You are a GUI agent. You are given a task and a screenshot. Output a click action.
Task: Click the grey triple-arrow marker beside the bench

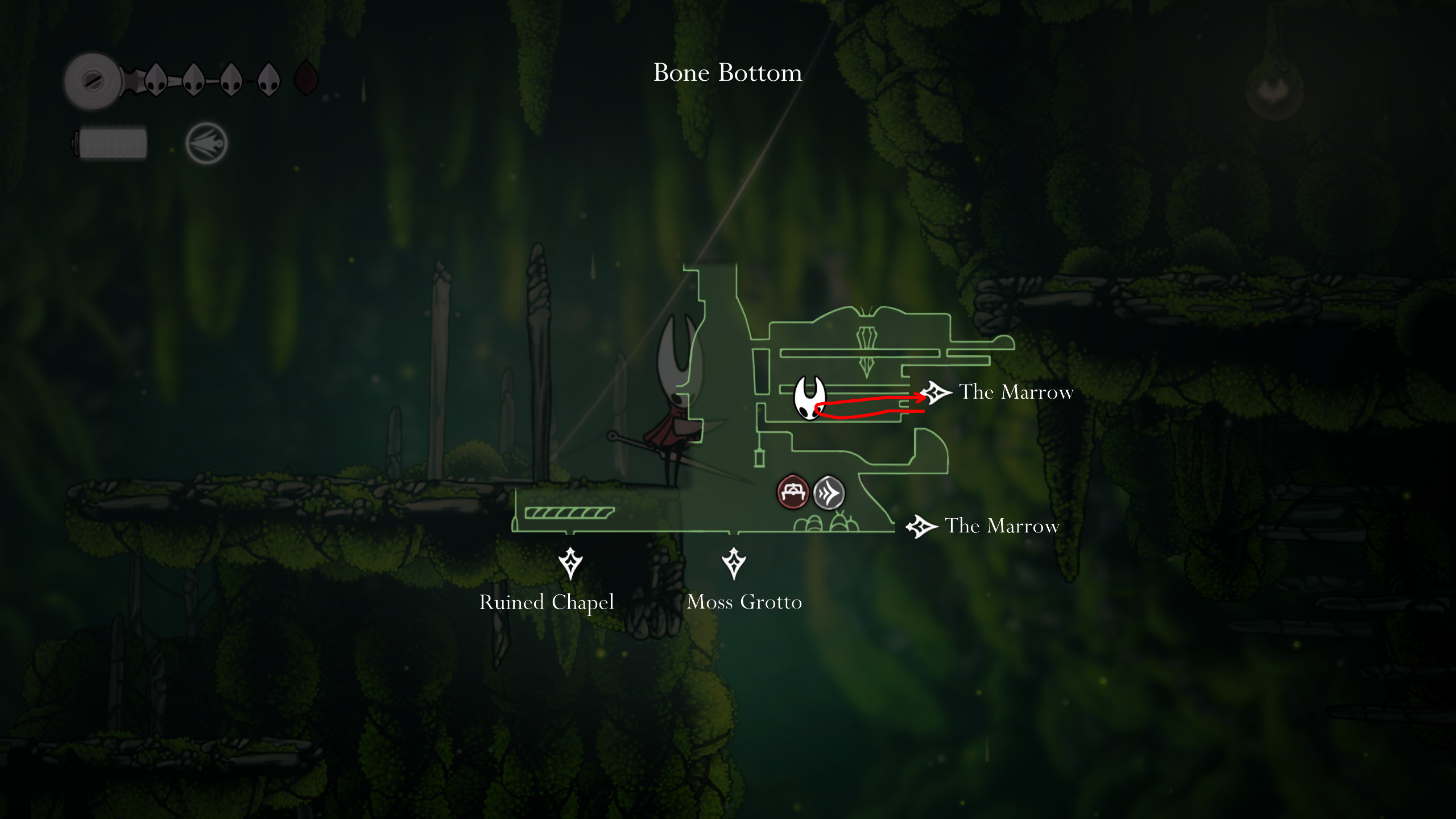click(x=829, y=493)
